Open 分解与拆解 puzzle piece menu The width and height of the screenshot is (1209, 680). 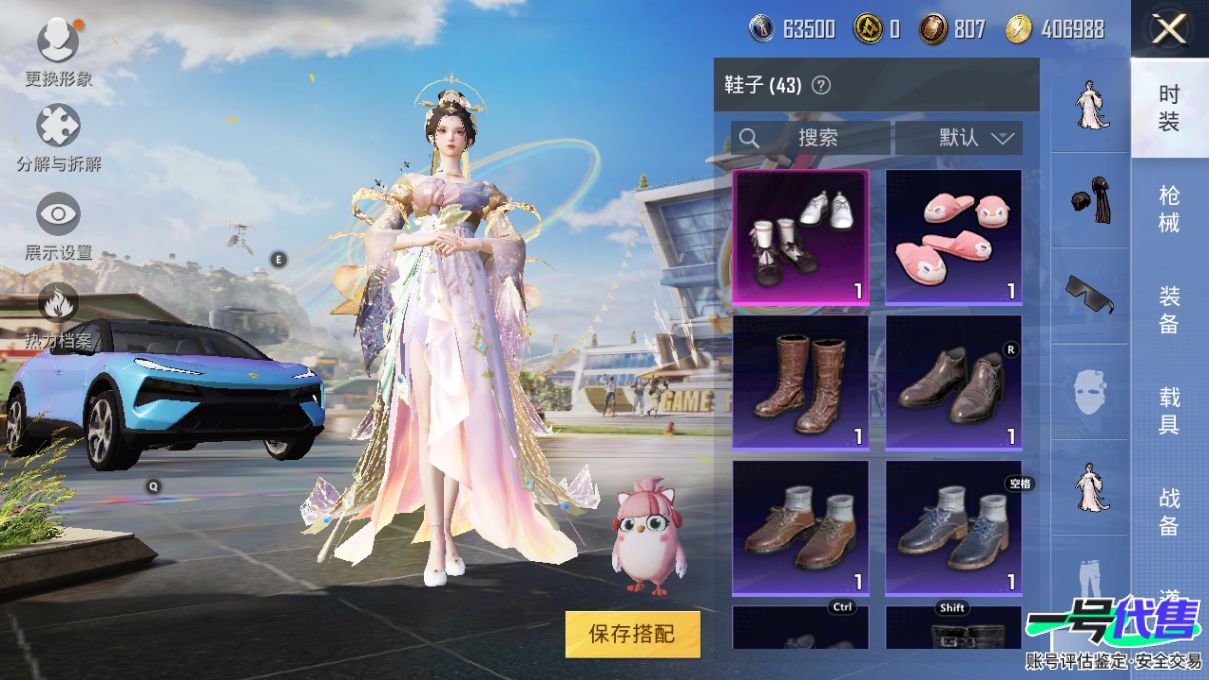coord(58,127)
